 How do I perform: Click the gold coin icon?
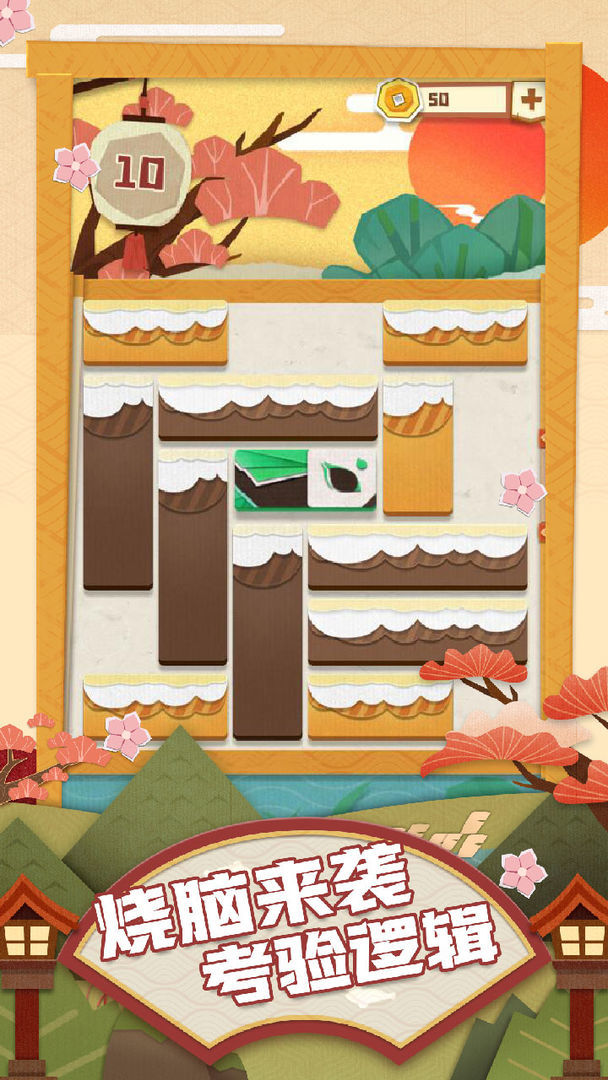point(398,99)
